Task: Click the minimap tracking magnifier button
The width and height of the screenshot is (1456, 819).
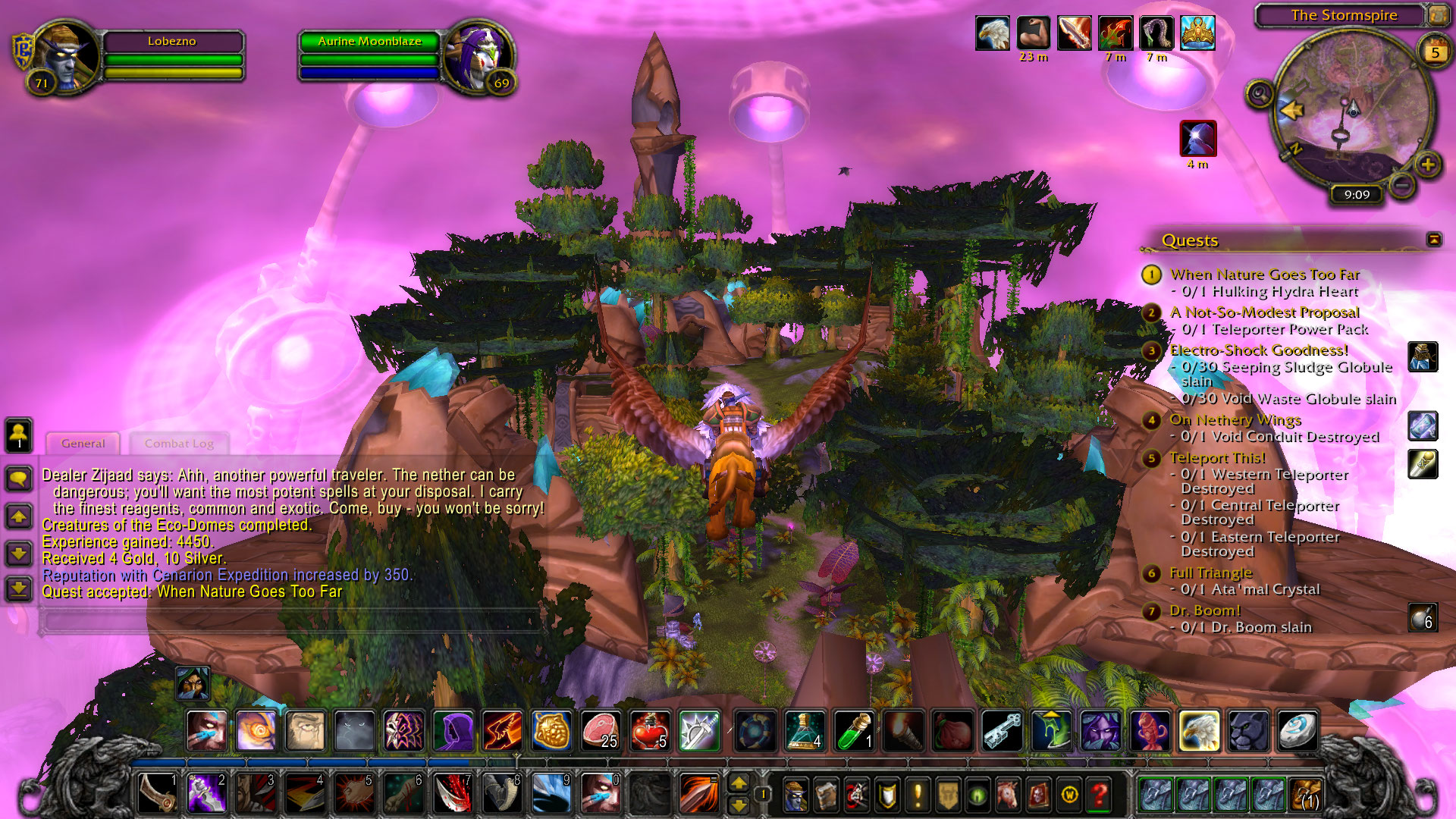Action: (x=1260, y=95)
